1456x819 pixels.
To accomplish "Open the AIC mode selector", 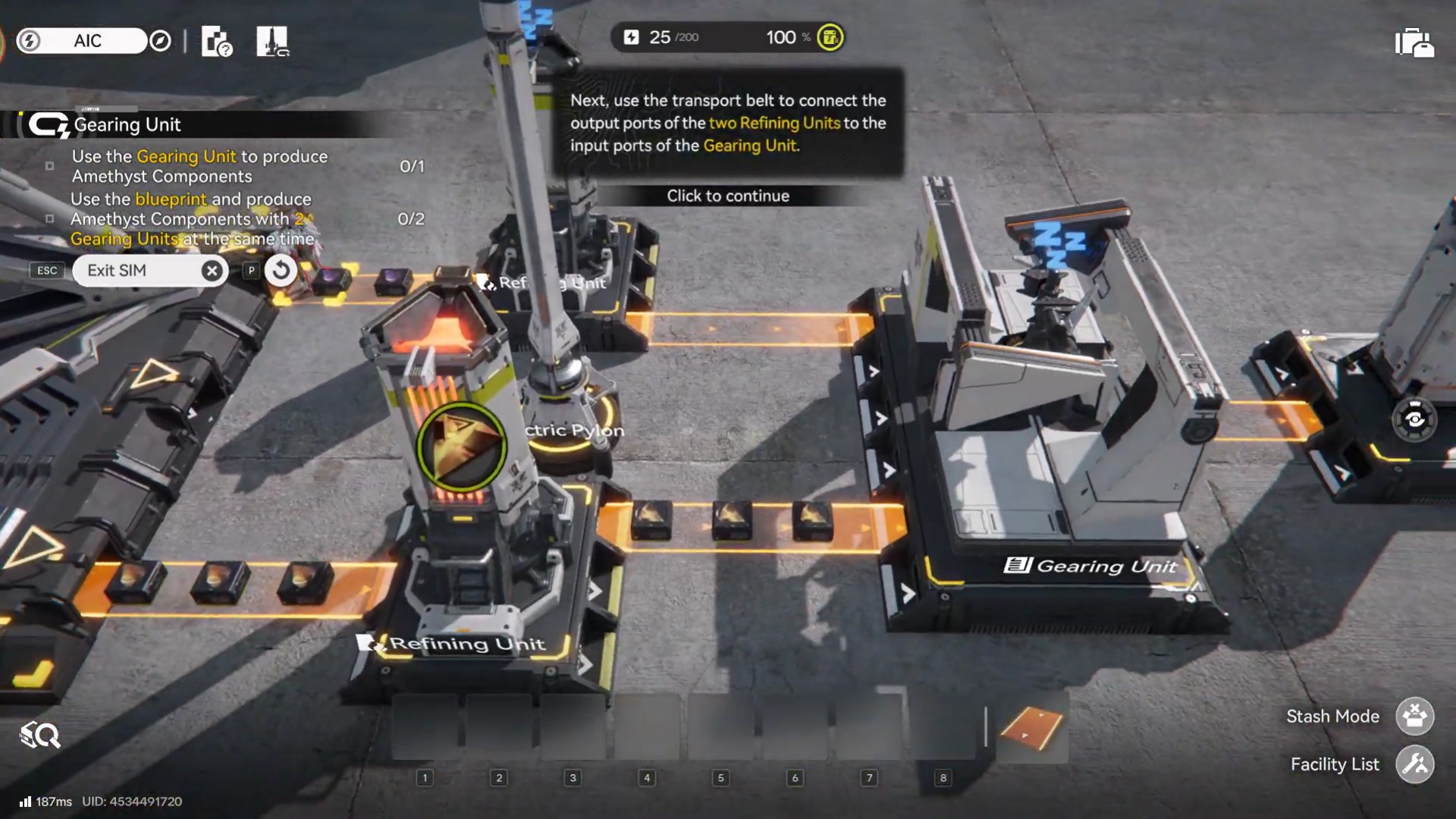I will click(87, 41).
